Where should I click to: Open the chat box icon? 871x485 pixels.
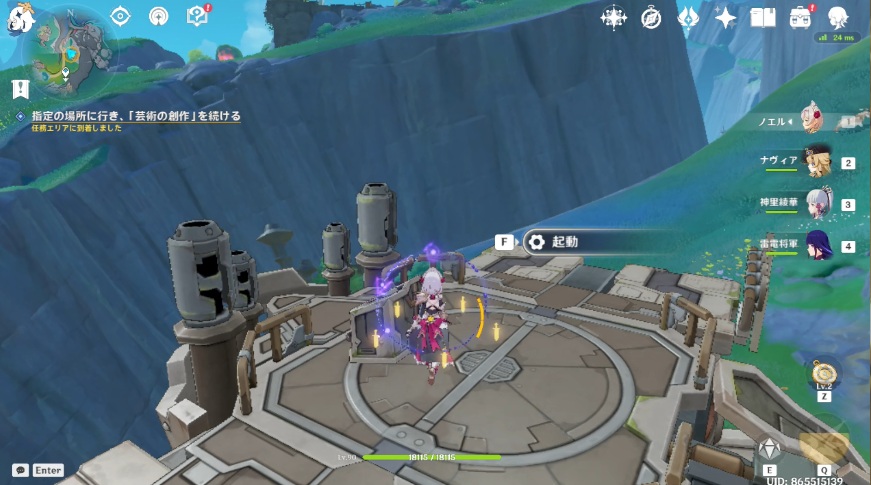click(x=20, y=469)
